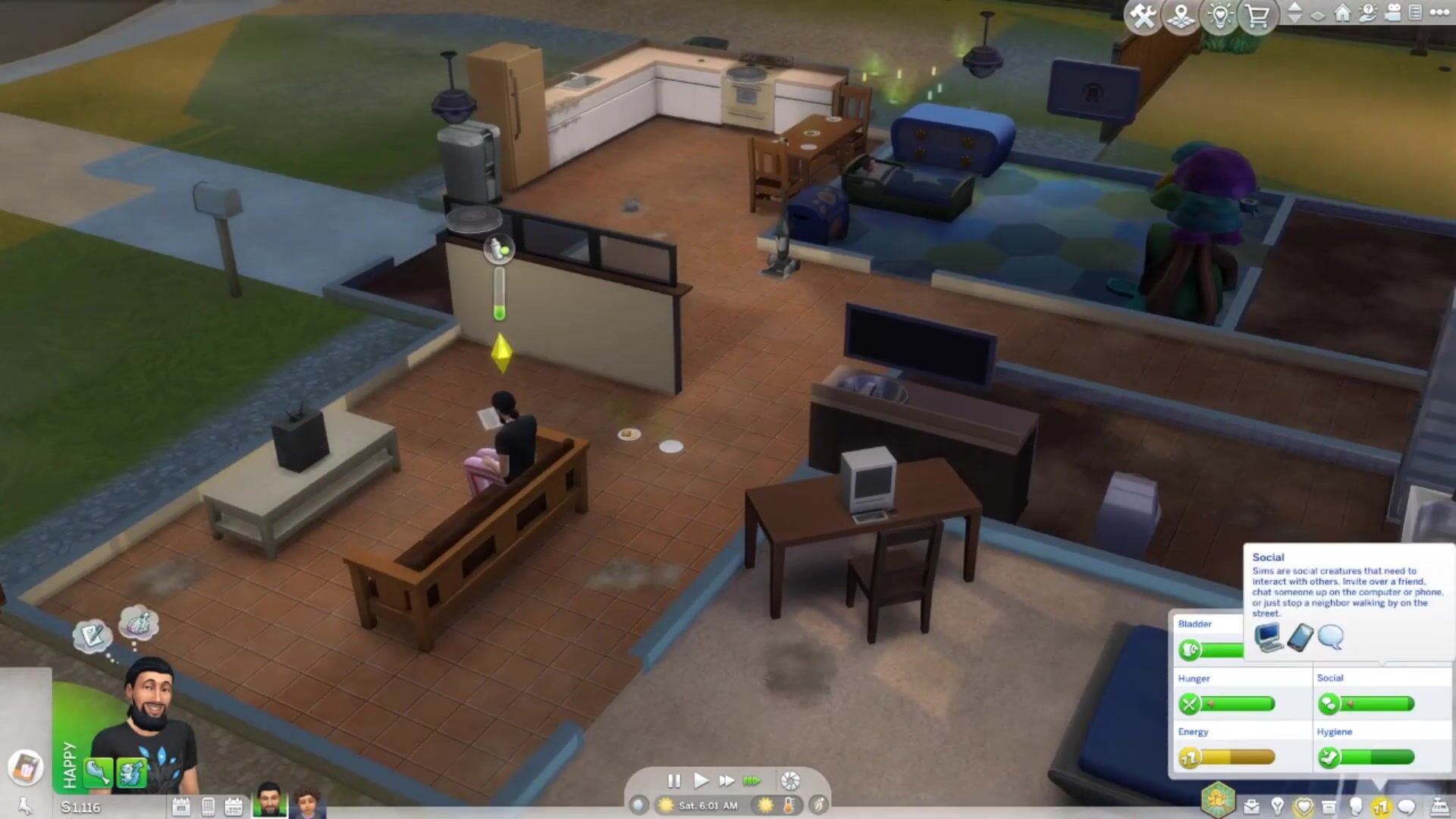Open the Needs panel tab

1381,807
